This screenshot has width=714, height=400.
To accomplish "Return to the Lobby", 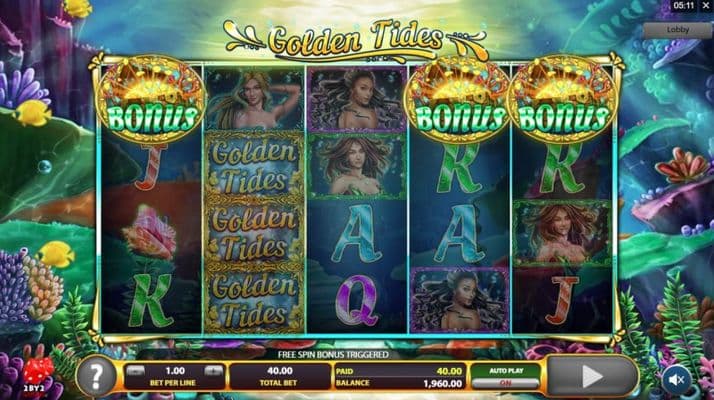I will [690, 30].
